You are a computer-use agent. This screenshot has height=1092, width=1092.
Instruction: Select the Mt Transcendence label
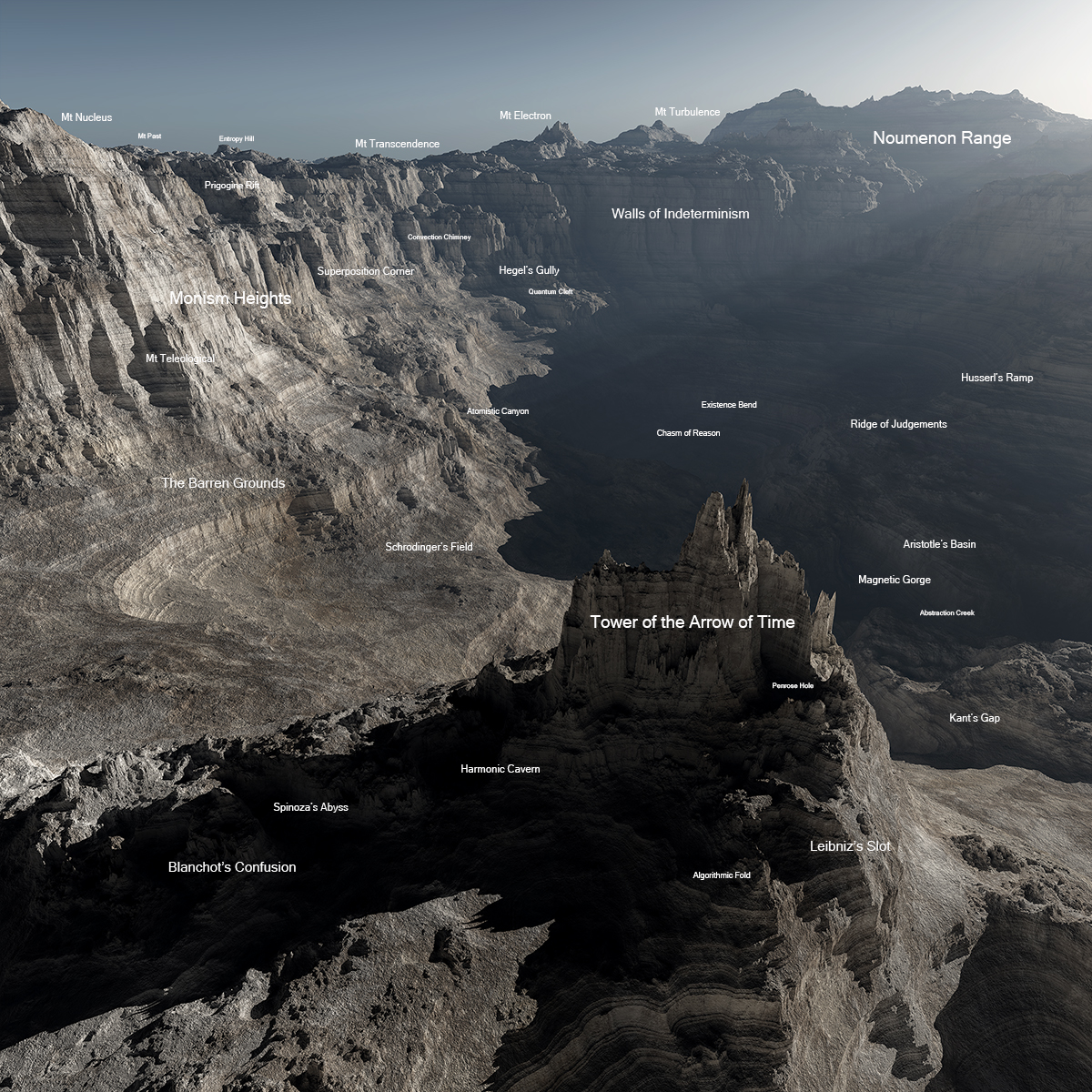click(397, 144)
